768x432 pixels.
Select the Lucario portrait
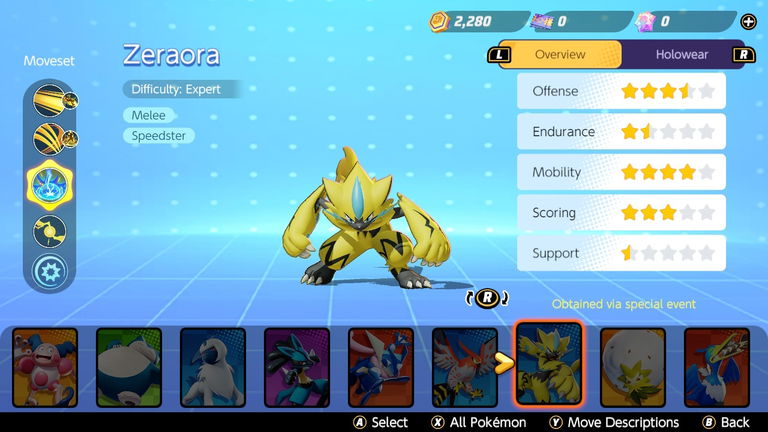tap(296, 367)
